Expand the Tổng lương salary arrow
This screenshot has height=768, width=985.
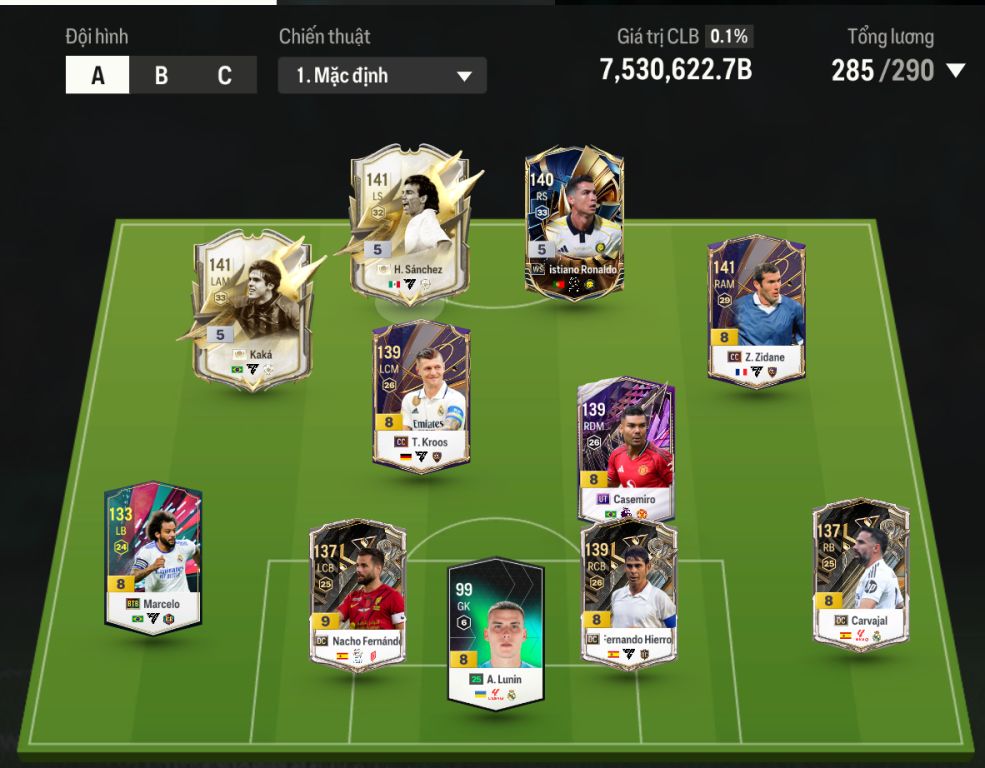(x=955, y=70)
